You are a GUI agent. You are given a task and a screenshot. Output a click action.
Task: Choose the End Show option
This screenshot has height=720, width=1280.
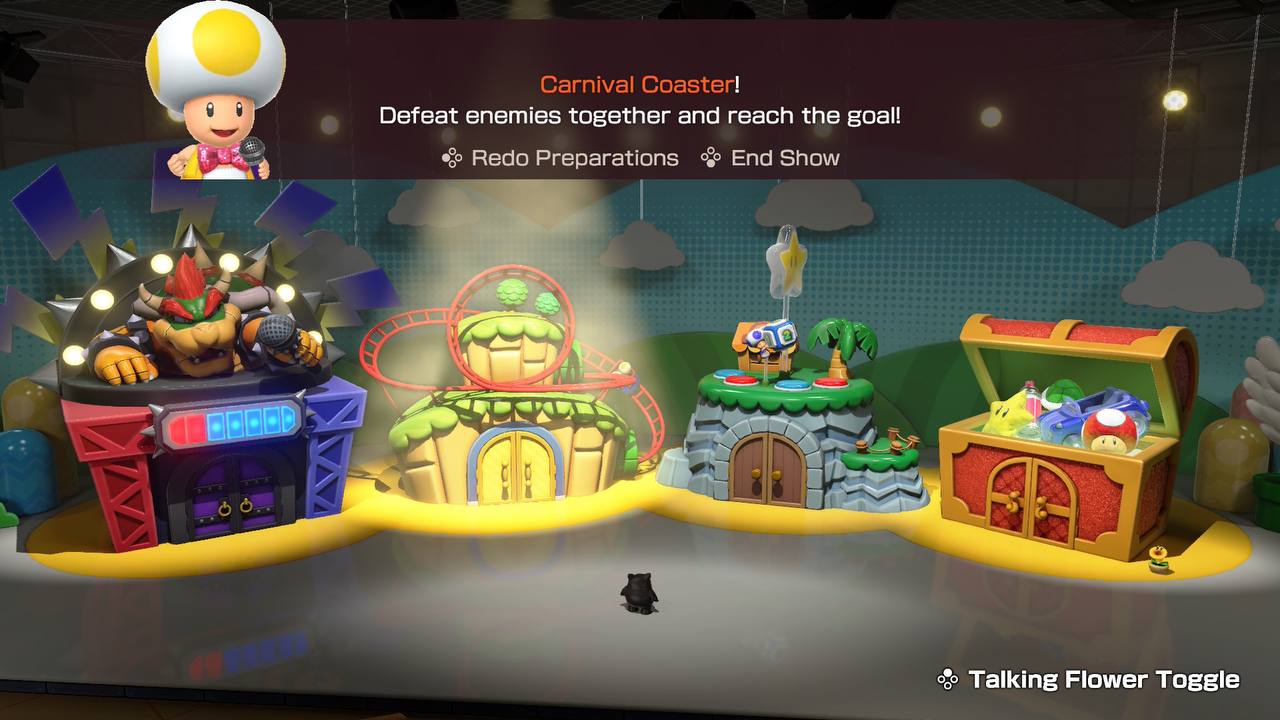coord(771,158)
